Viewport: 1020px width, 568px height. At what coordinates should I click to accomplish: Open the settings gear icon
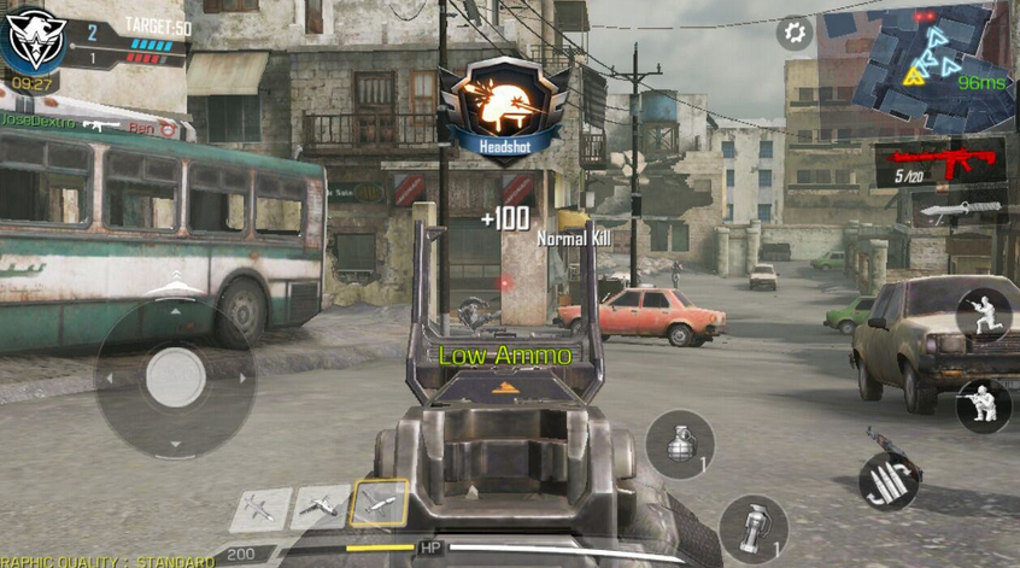(x=794, y=33)
